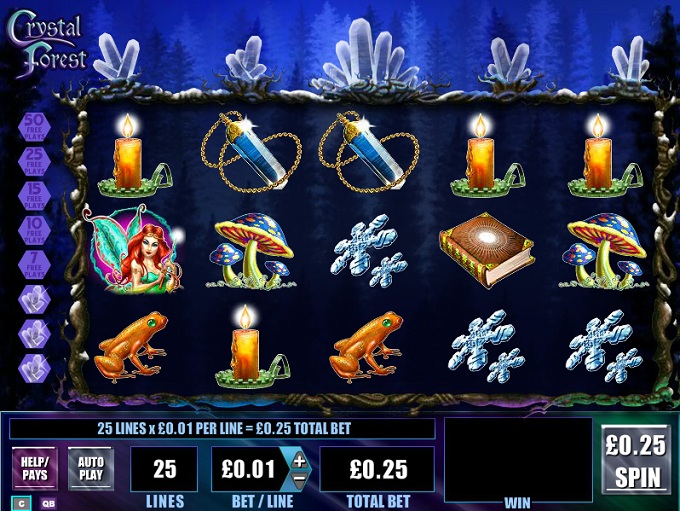This screenshot has height=511, width=680.
Task: Click the small C button
Action: pos(22,503)
